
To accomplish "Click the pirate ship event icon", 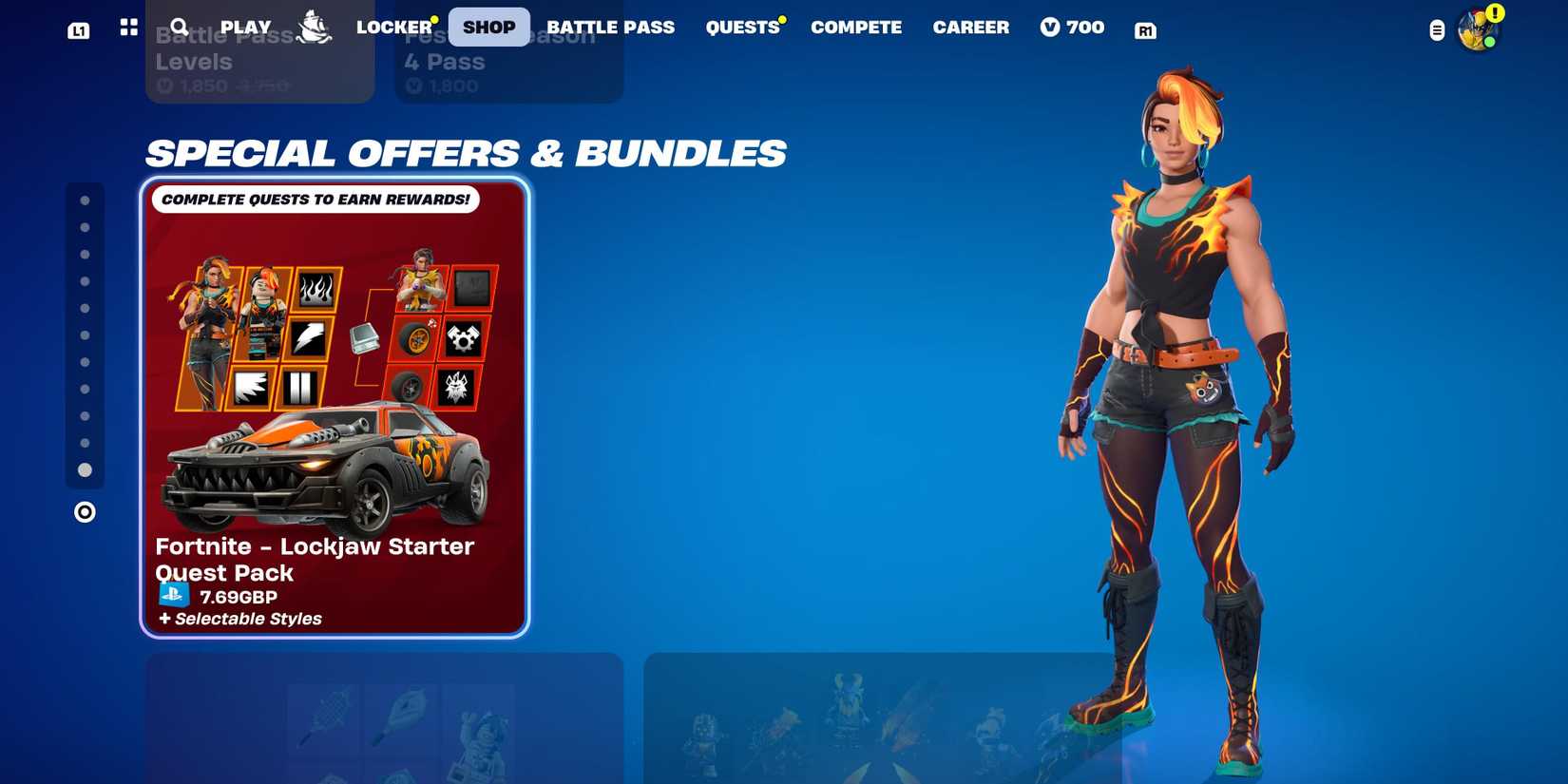I will click(x=314, y=27).
